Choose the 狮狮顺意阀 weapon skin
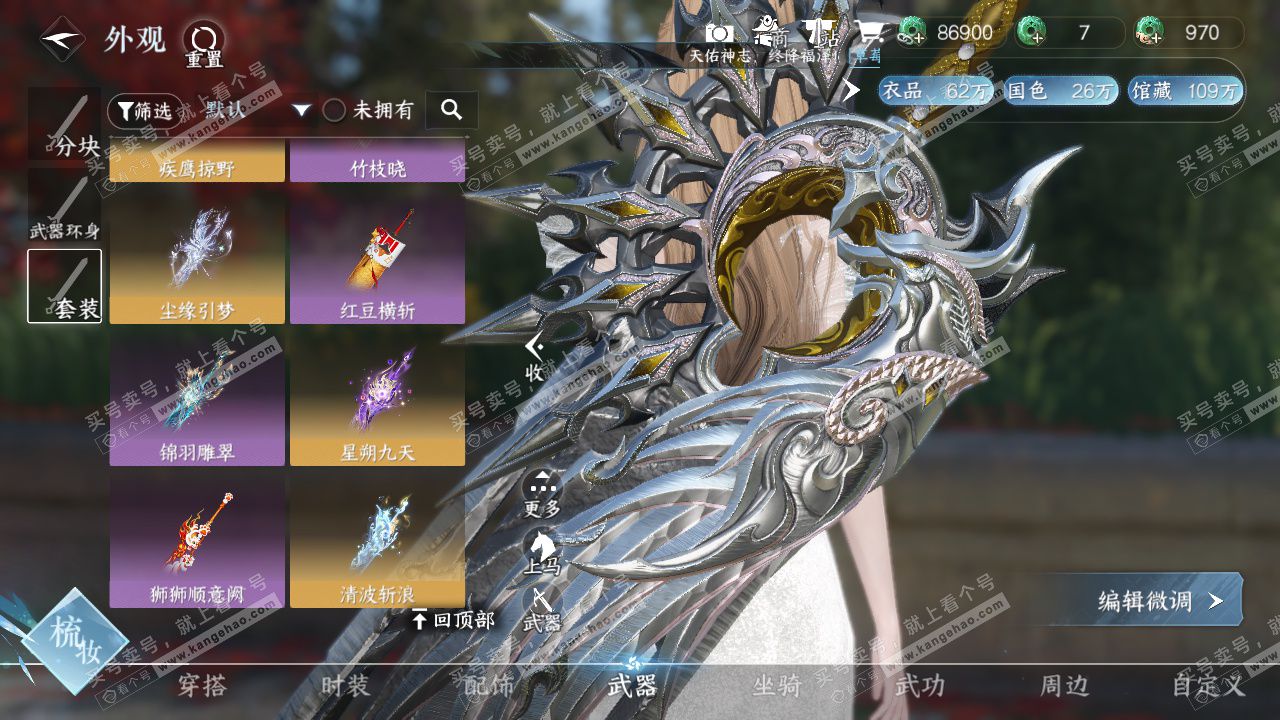This screenshot has width=1280, height=720. click(x=197, y=543)
